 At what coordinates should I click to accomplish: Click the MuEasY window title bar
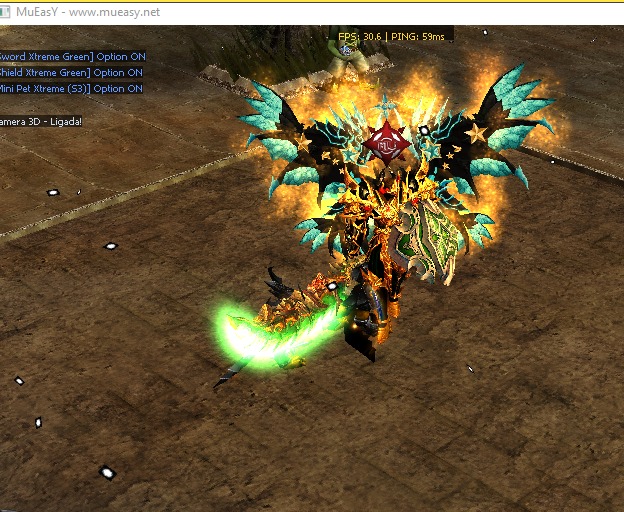coord(300,12)
